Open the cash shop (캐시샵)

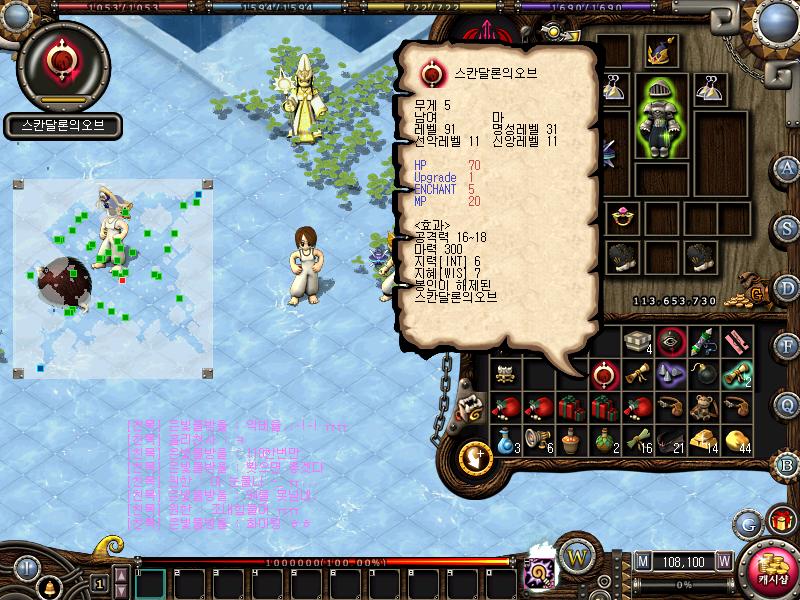click(x=770, y=568)
